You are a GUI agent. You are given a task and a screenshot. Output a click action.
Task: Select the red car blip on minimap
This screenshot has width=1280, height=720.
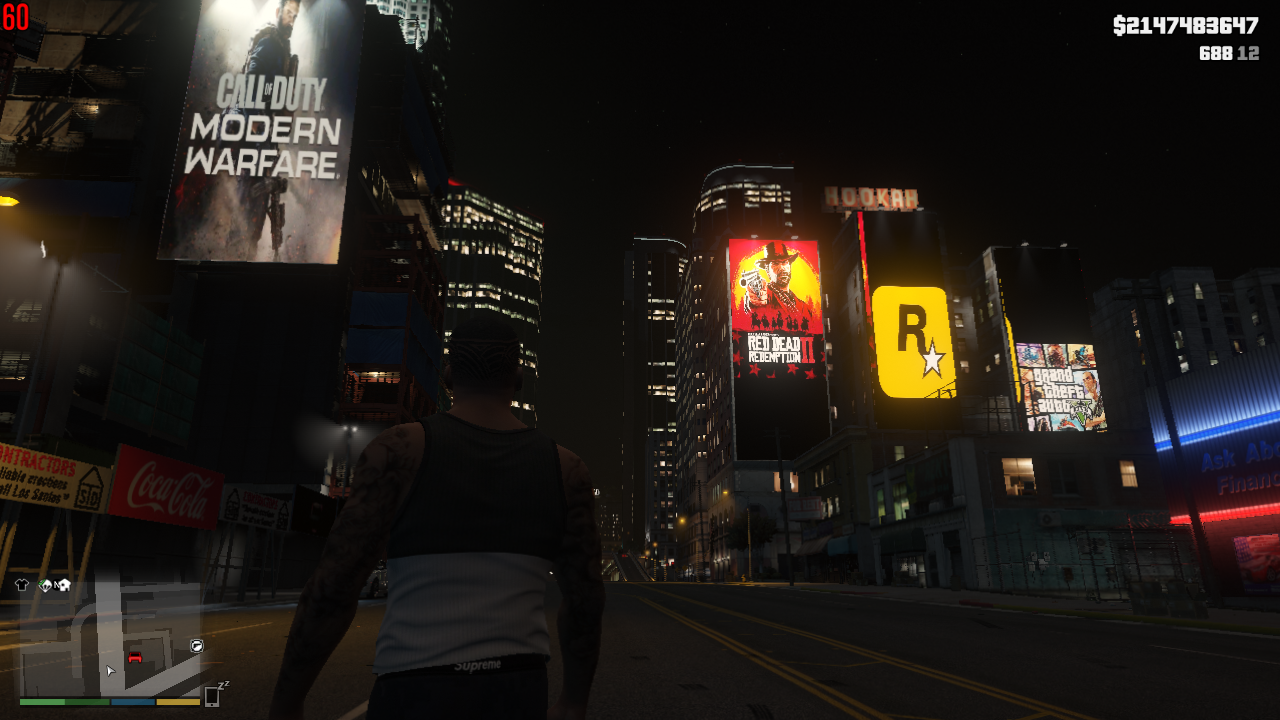(x=136, y=657)
